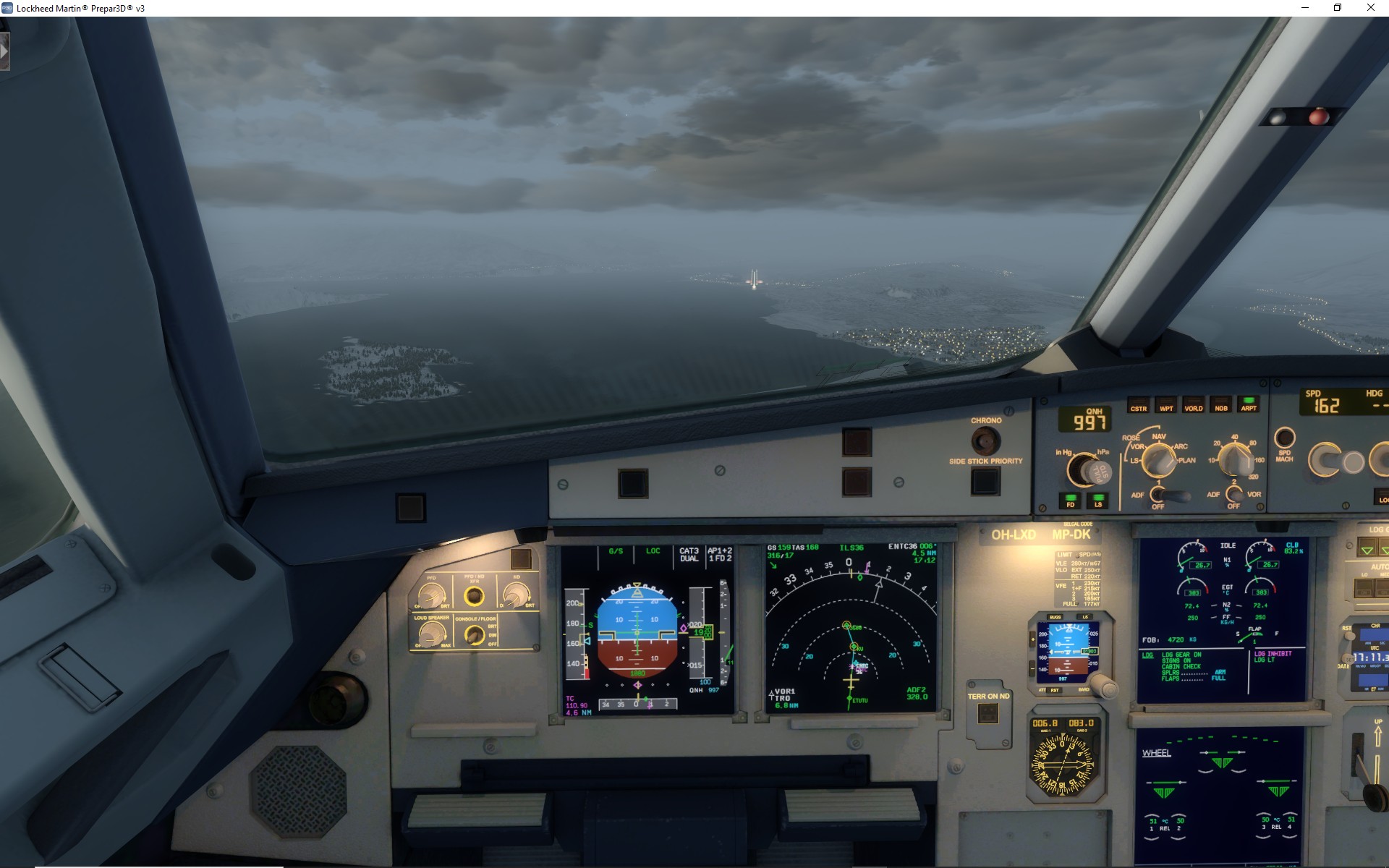Minimize the Prepar3D window
The width and height of the screenshot is (1389, 868).
point(1305,8)
